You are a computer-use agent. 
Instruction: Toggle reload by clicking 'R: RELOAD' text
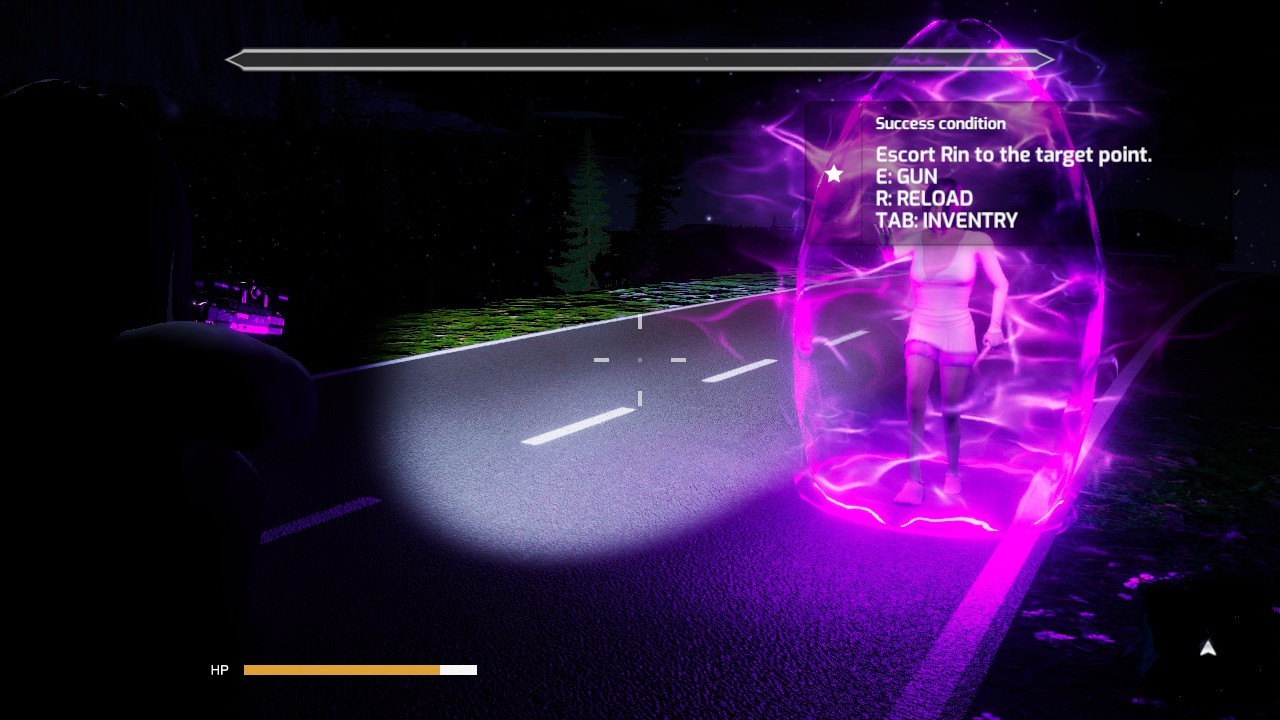click(922, 198)
